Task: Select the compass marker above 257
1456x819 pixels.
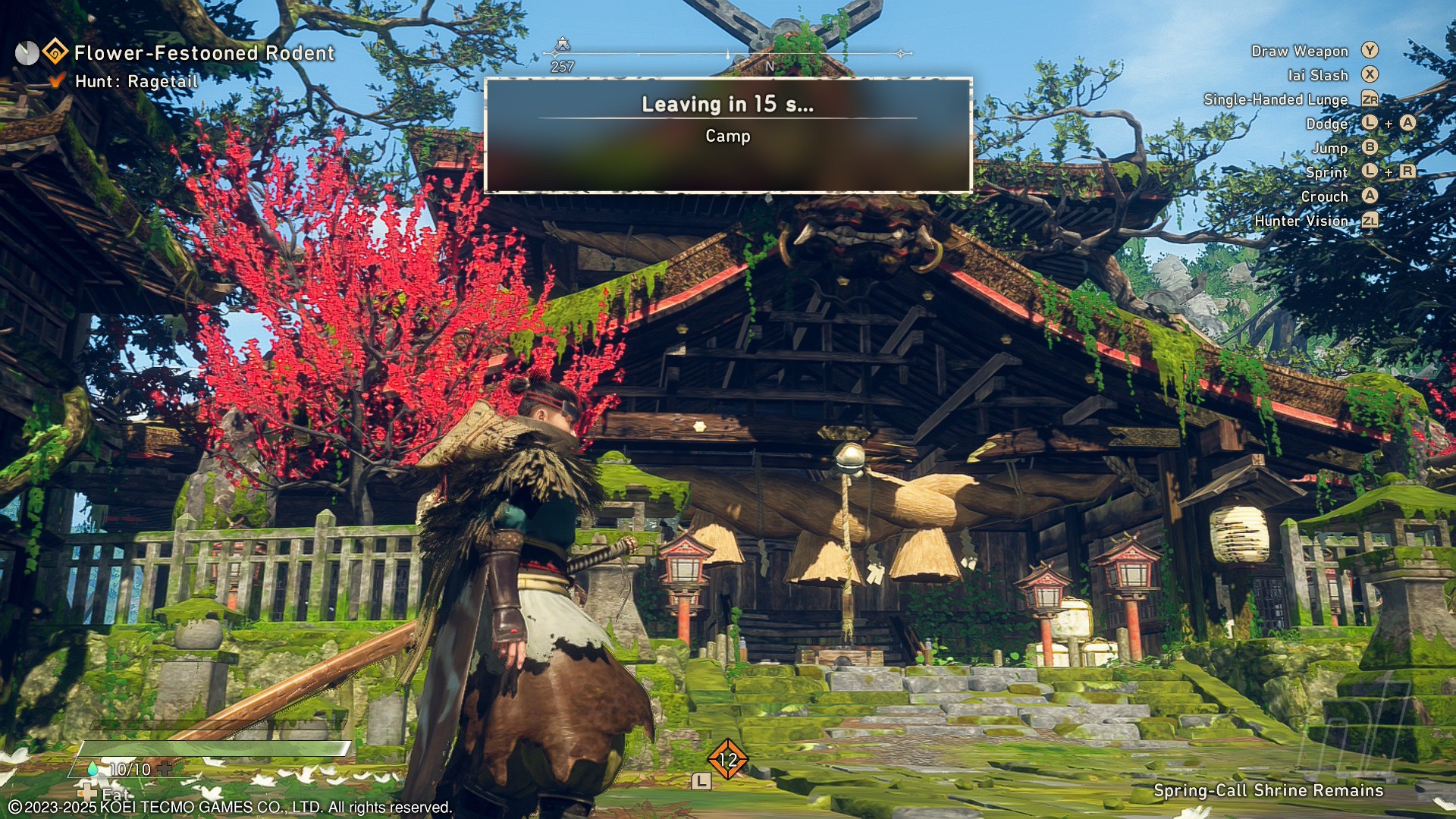Action: pos(562,45)
